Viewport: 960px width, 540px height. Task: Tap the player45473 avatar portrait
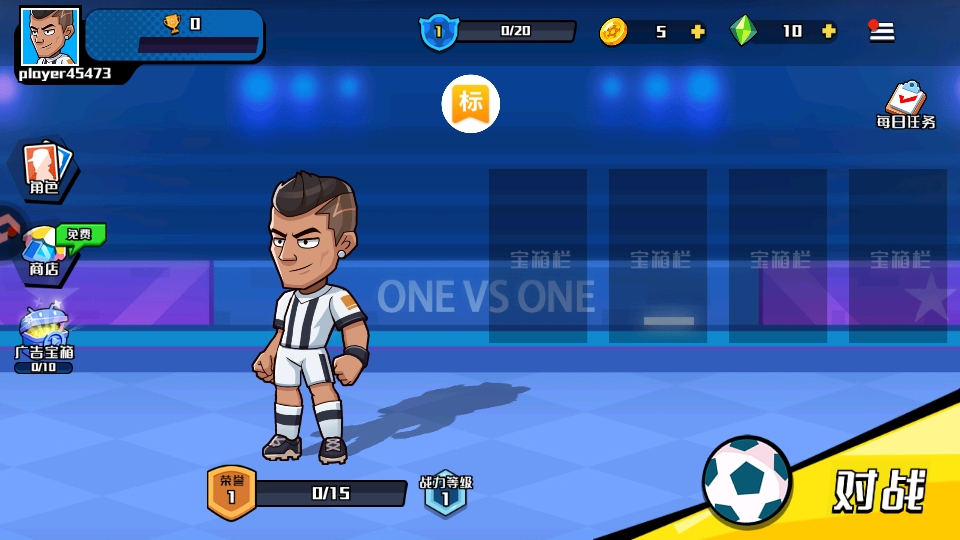(x=49, y=36)
